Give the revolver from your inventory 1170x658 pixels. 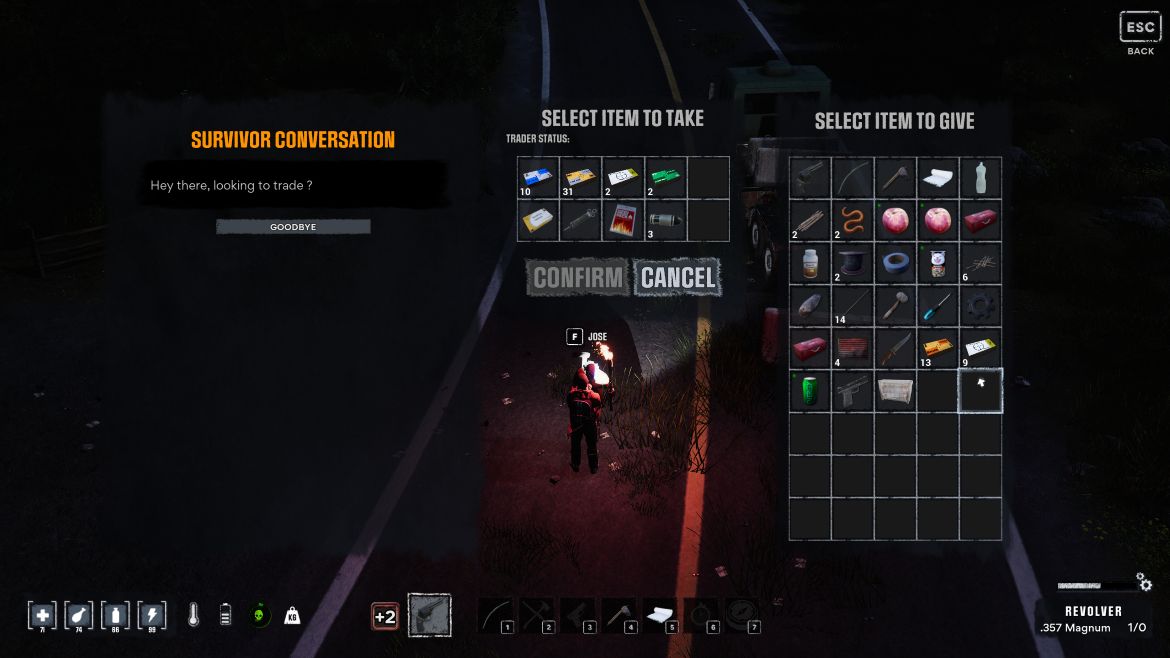(x=810, y=177)
